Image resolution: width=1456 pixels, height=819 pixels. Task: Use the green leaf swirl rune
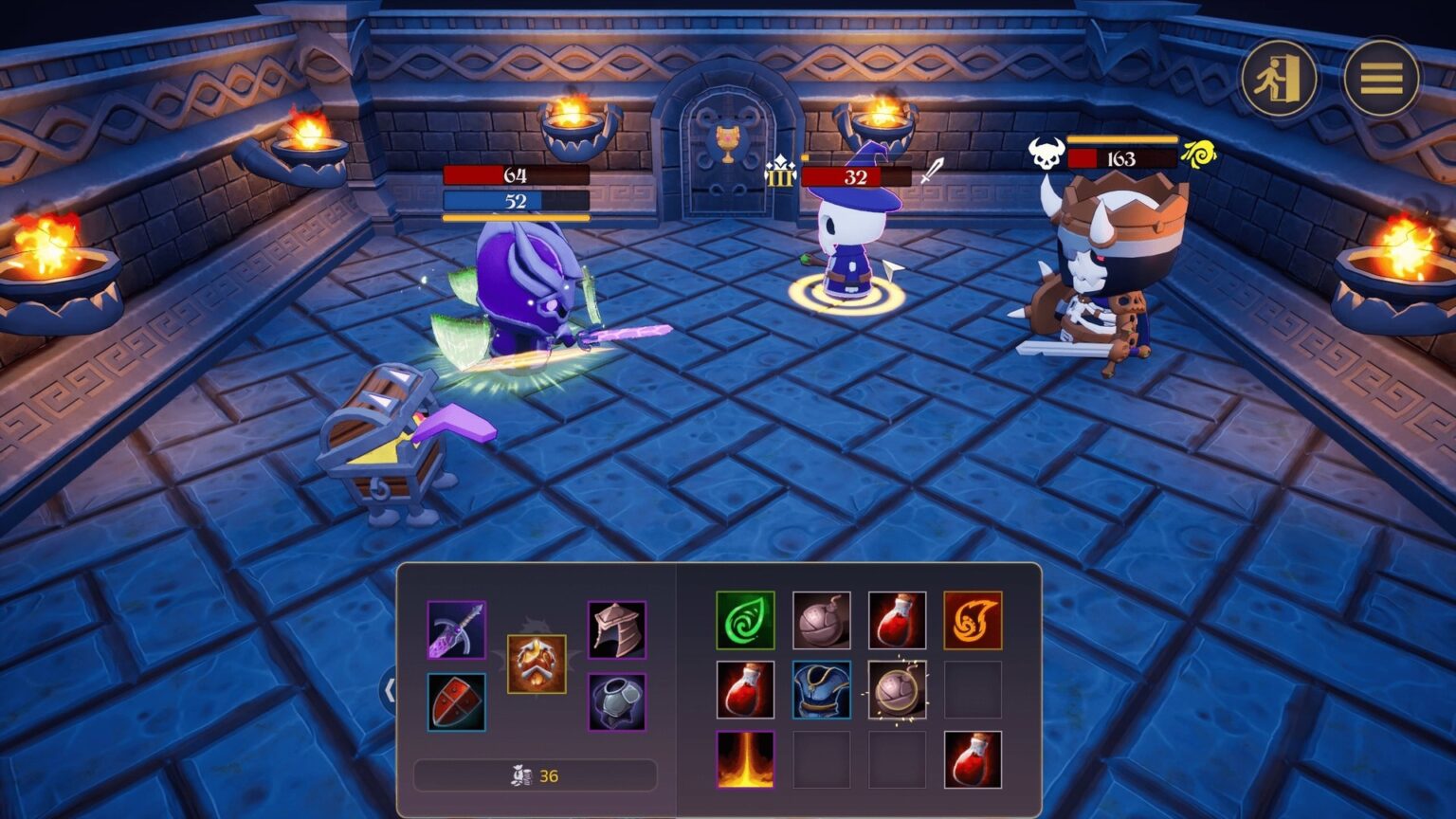pos(745,620)
